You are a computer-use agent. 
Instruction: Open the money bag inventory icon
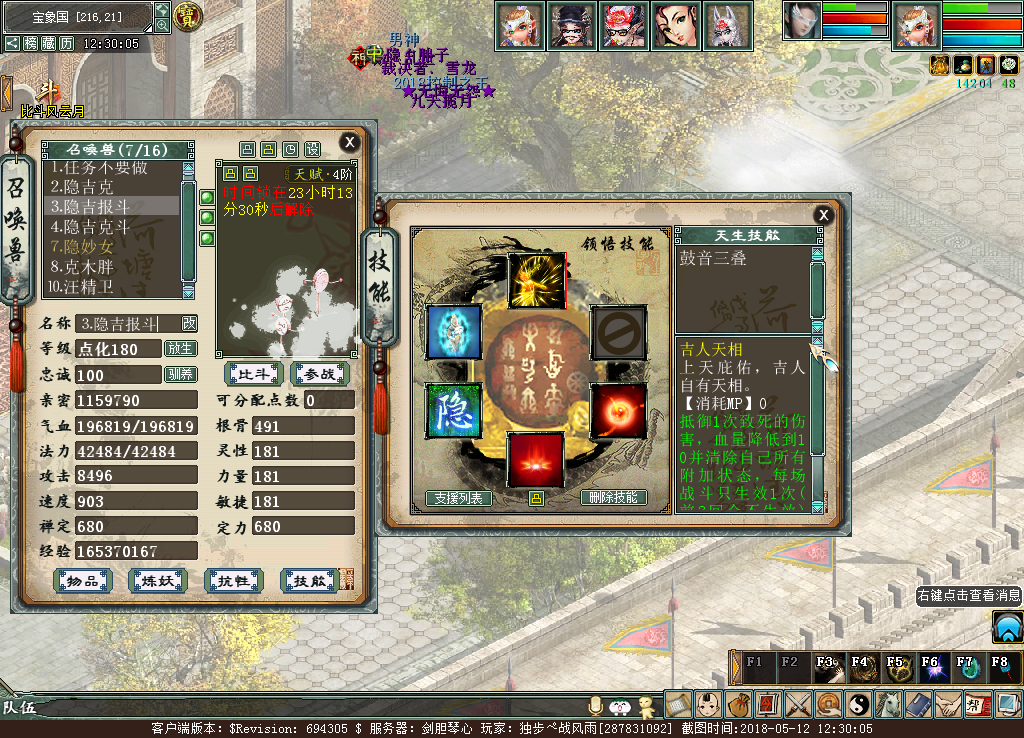pos(739,704)
